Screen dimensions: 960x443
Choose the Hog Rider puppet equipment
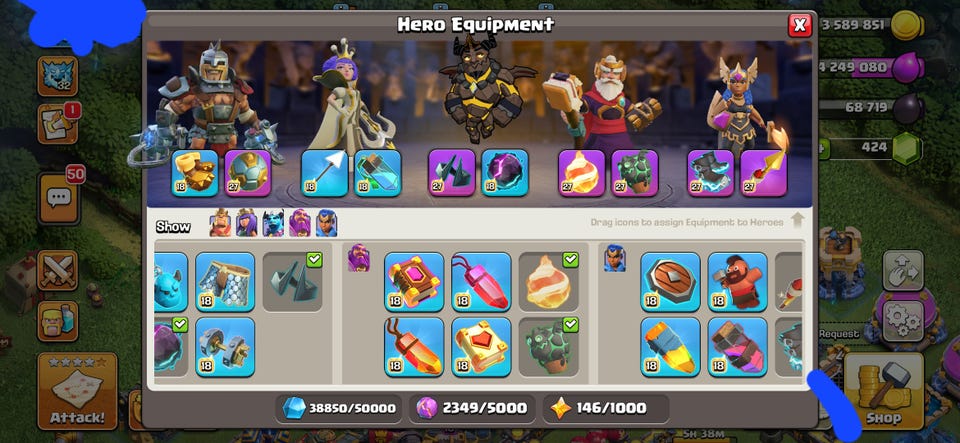click(x=737, y=281)
